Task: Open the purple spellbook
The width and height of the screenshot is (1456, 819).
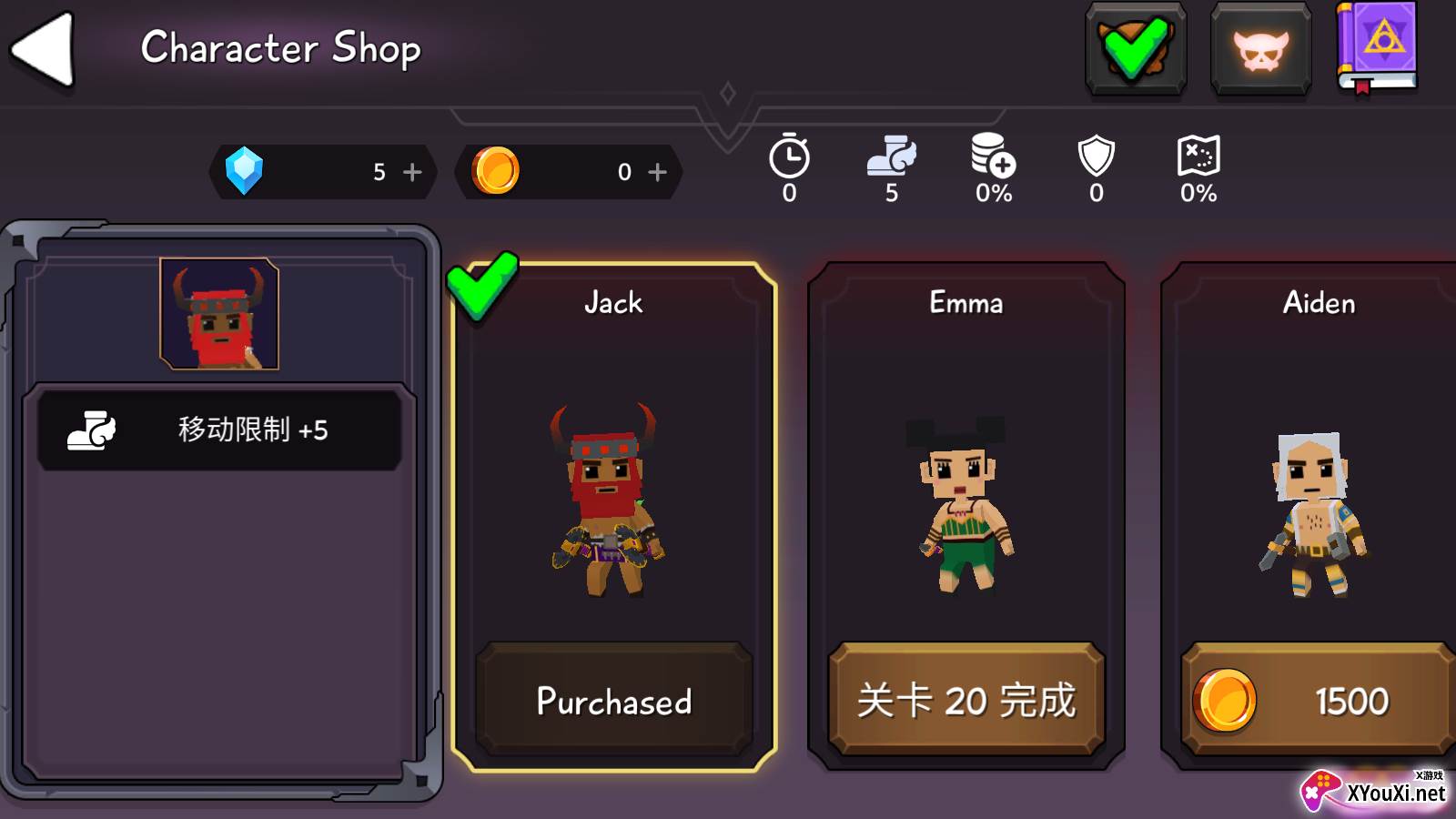Action: pyautogui.click(x=1377, y=47)
